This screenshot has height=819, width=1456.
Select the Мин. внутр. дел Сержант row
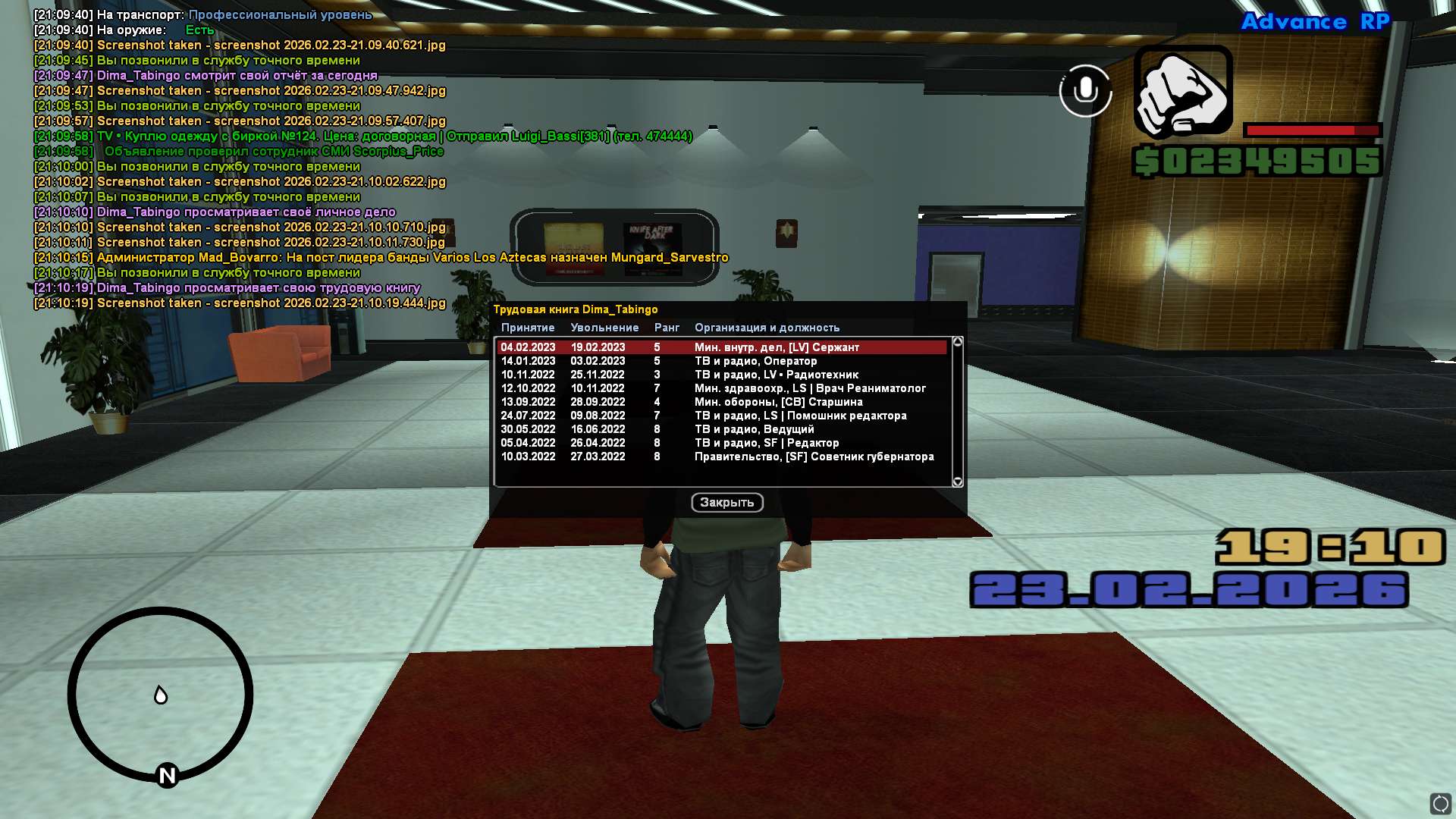click(x=720, y=347)
